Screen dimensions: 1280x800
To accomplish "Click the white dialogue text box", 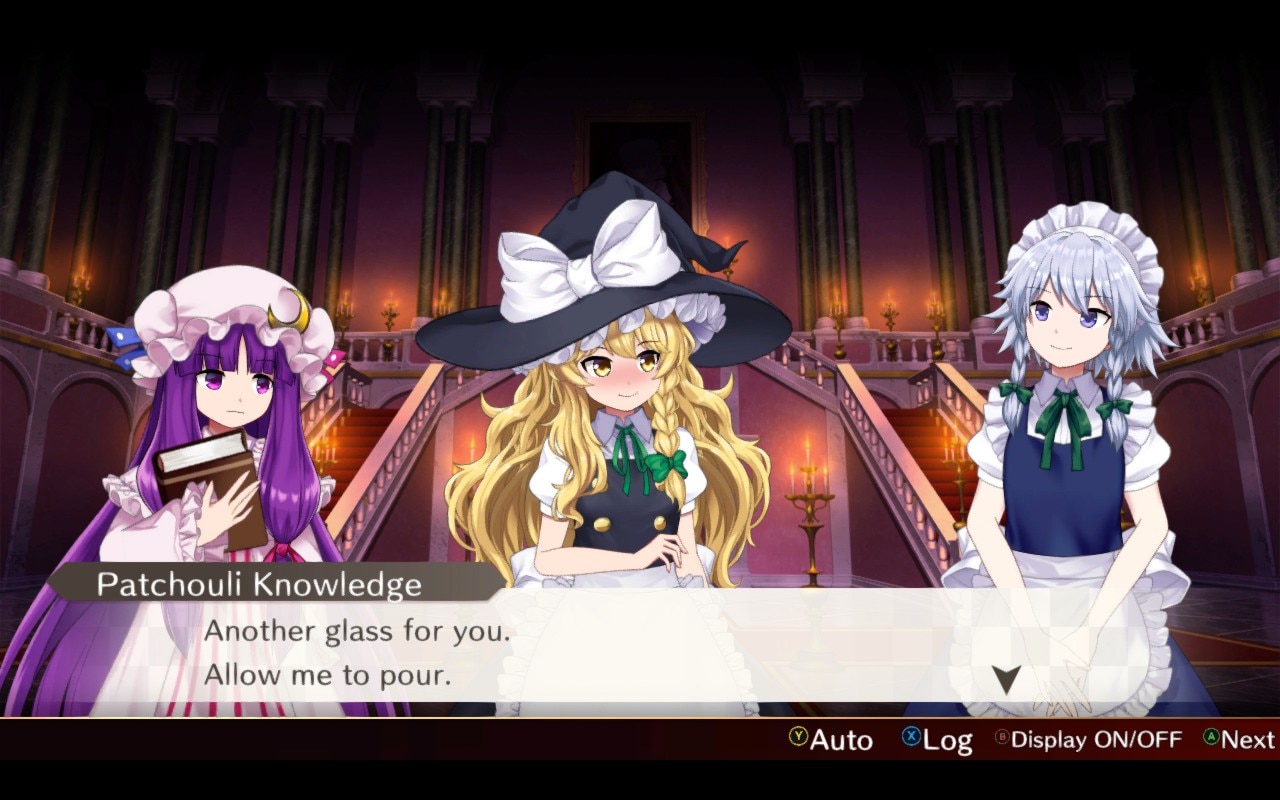I will coord(640,650).
